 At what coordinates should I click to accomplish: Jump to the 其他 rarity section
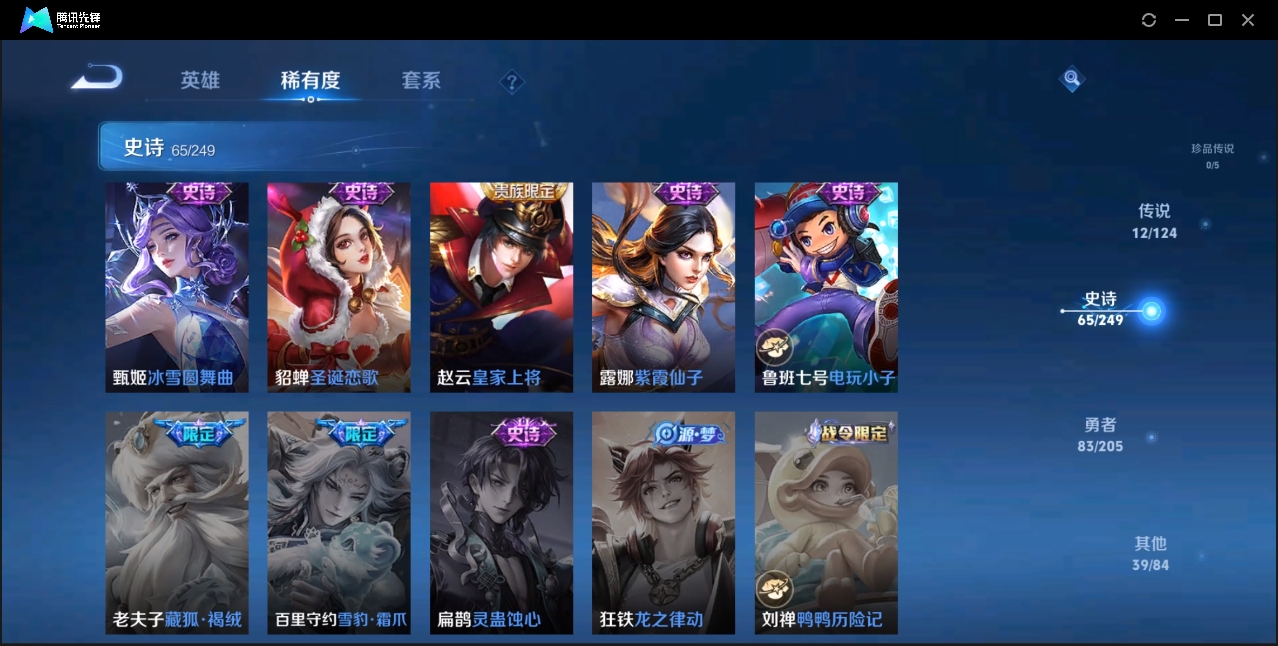[1150, 553]
